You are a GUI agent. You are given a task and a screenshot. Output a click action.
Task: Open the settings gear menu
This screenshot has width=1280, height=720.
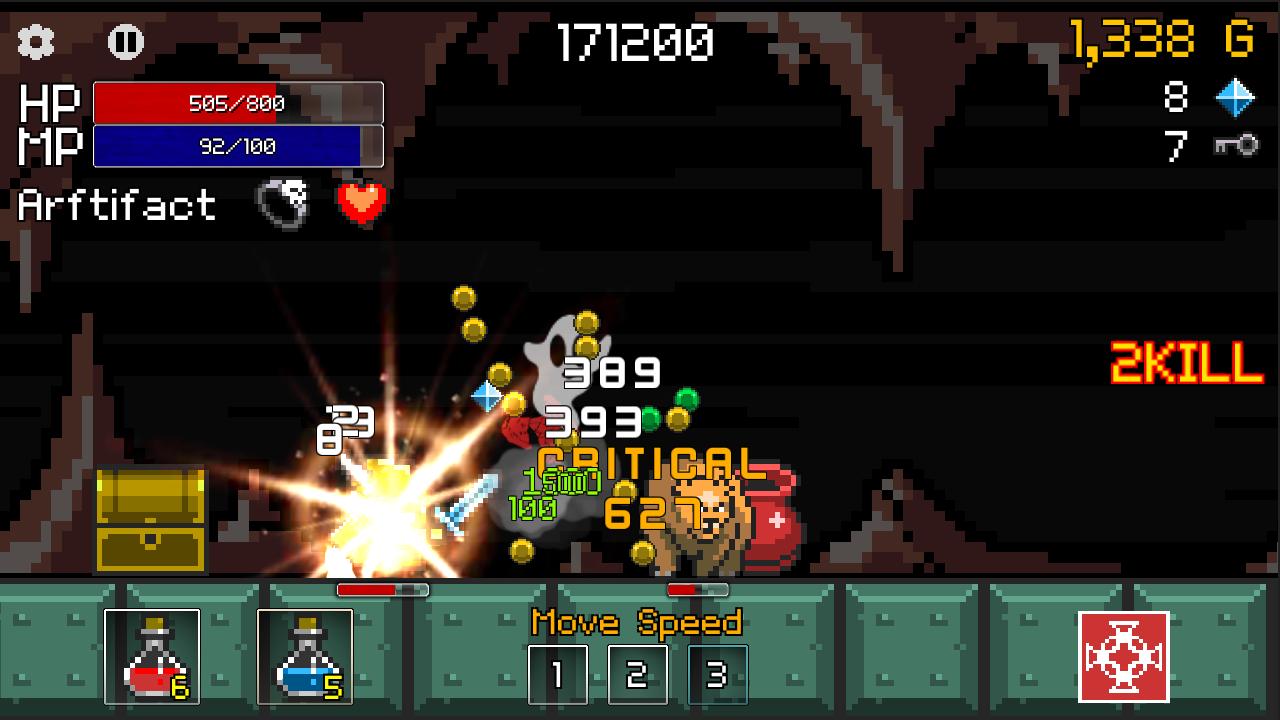point(37,42)
